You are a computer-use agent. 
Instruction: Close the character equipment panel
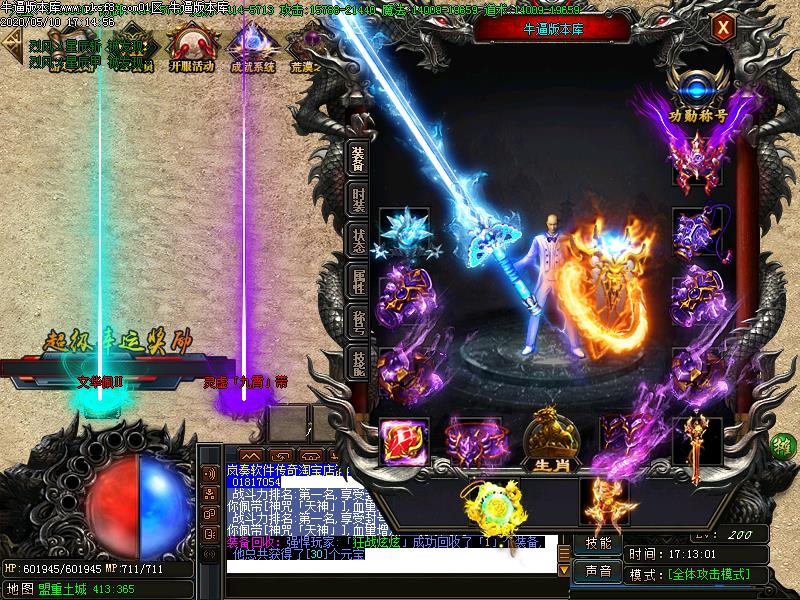[721, 29]
